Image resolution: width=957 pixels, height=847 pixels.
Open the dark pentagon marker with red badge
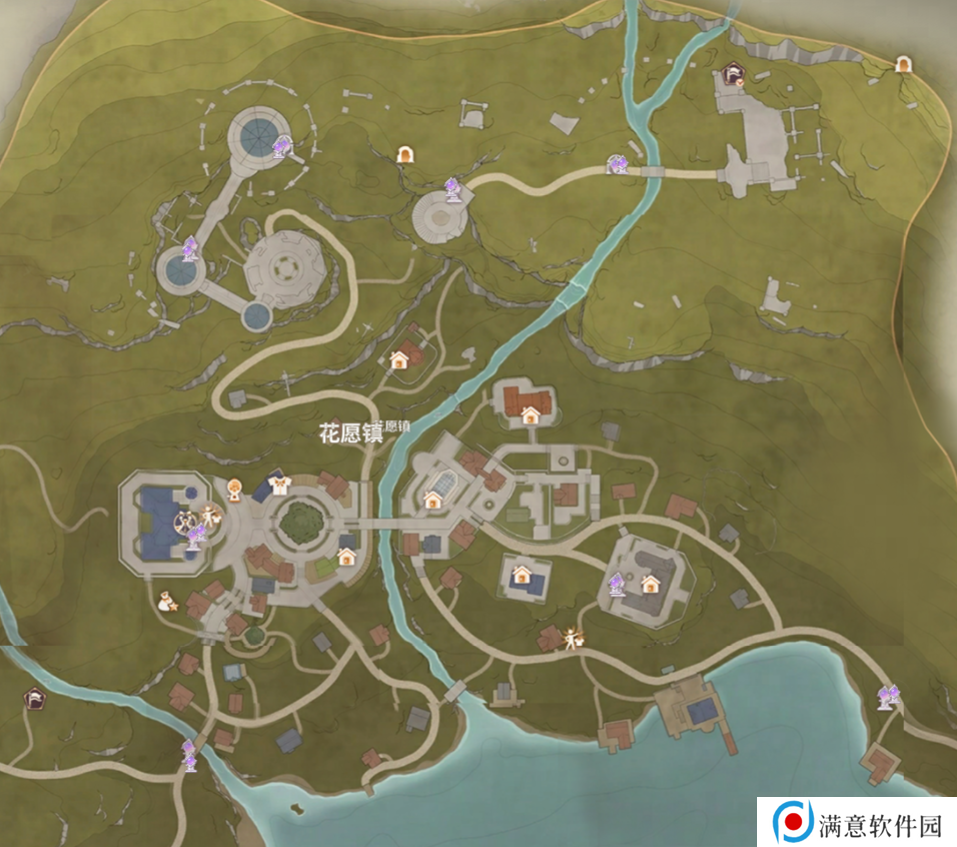click(x=733, y=73)
